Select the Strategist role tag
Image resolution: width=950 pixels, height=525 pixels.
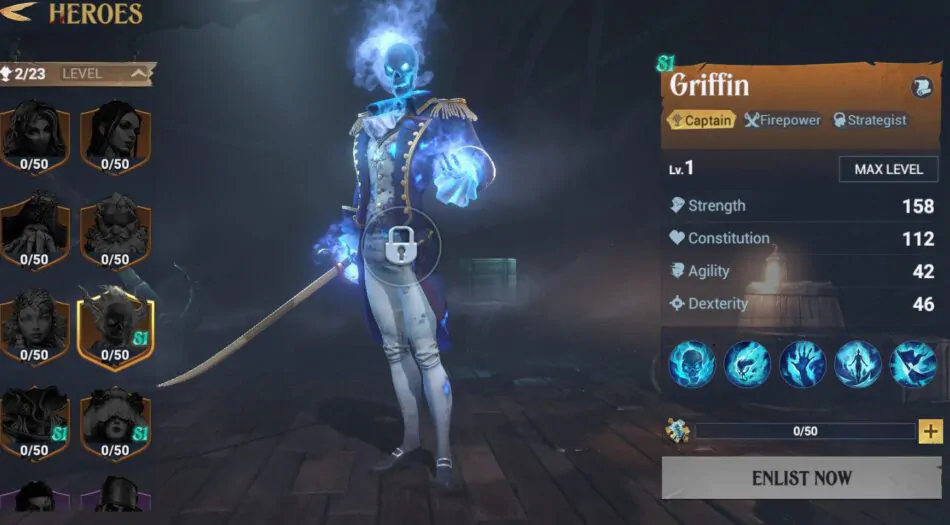(x=869, y=120)
